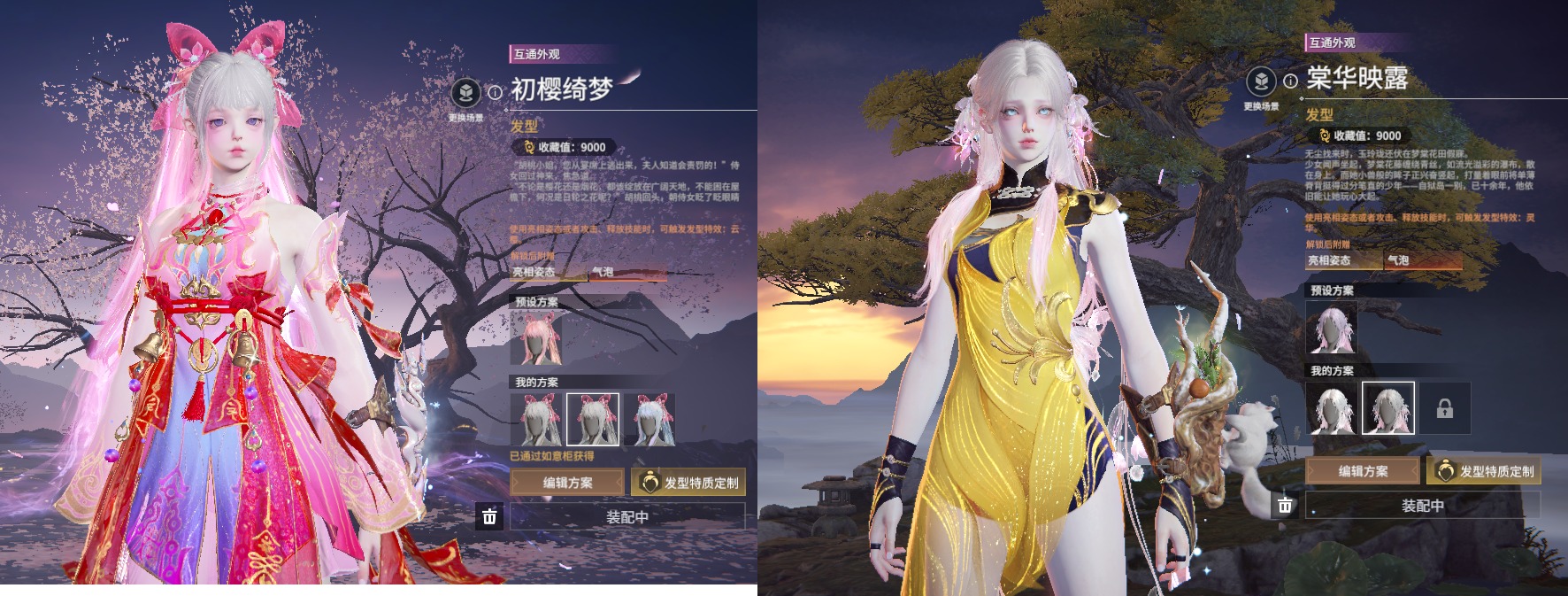Click the info icon beside 初樱绮梦
The height and width of the screenshot is (596, 1568).
point(495,91)
